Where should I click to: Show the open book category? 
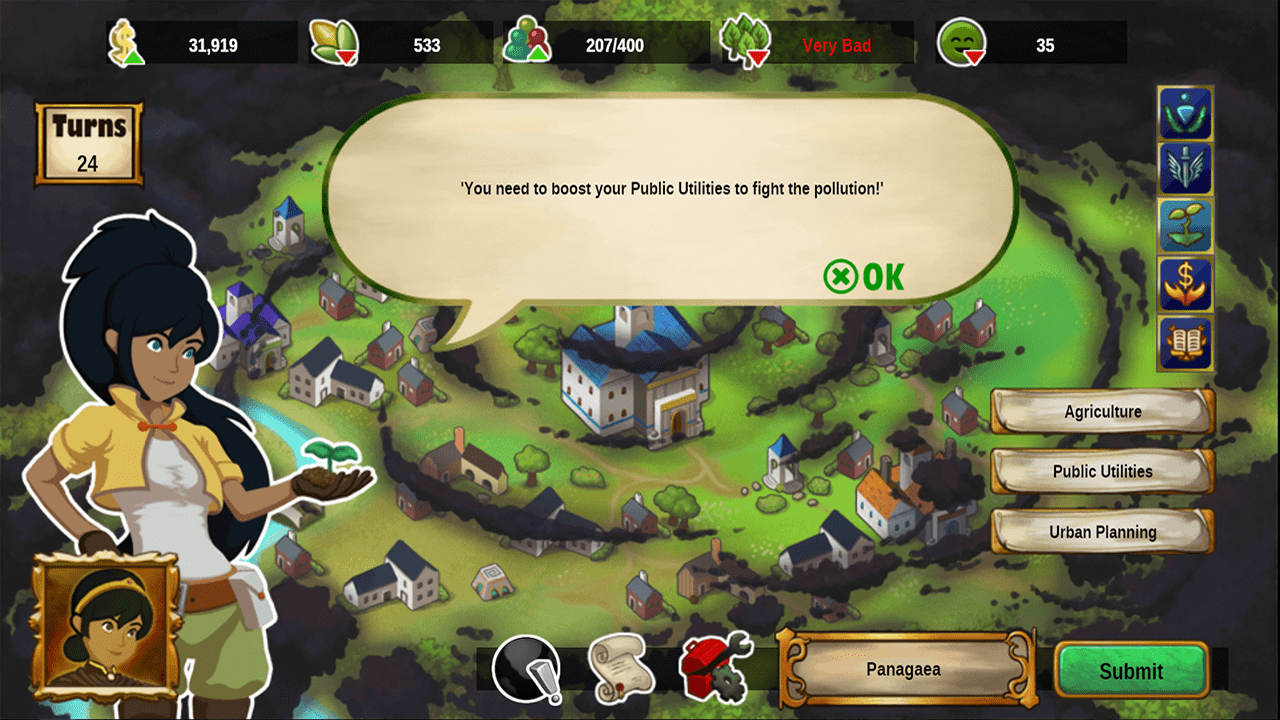click(1185, 342)
